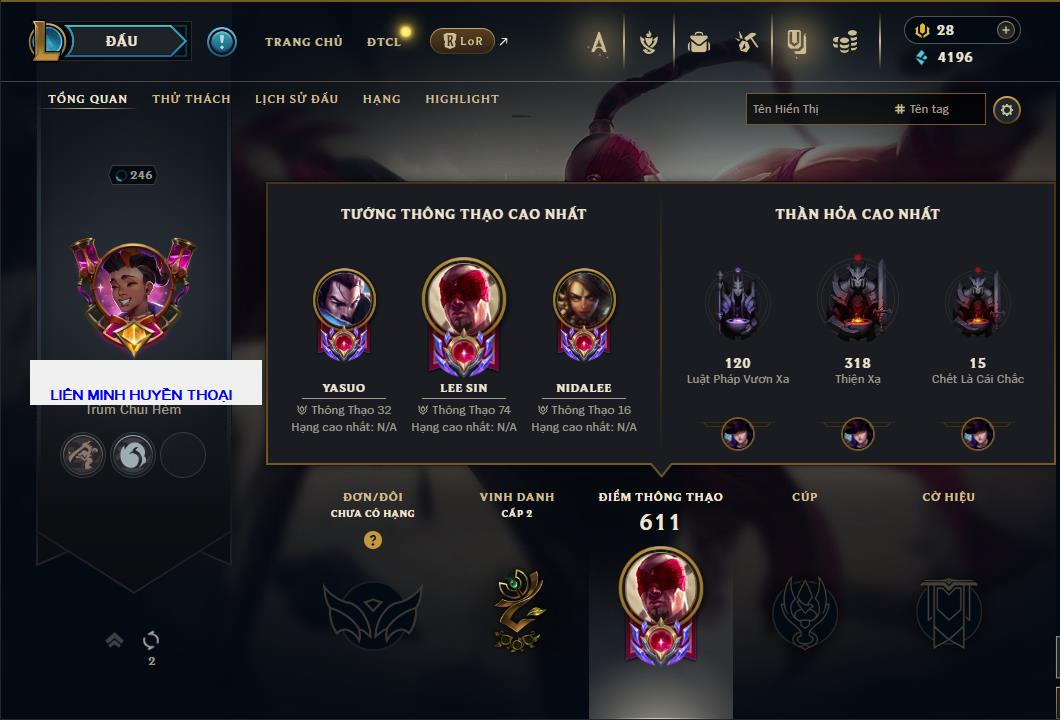Click the plus button to buy RP
Image resolution: width=1060 pixels, height=720 pixels.
click(x=1006, y=30)
